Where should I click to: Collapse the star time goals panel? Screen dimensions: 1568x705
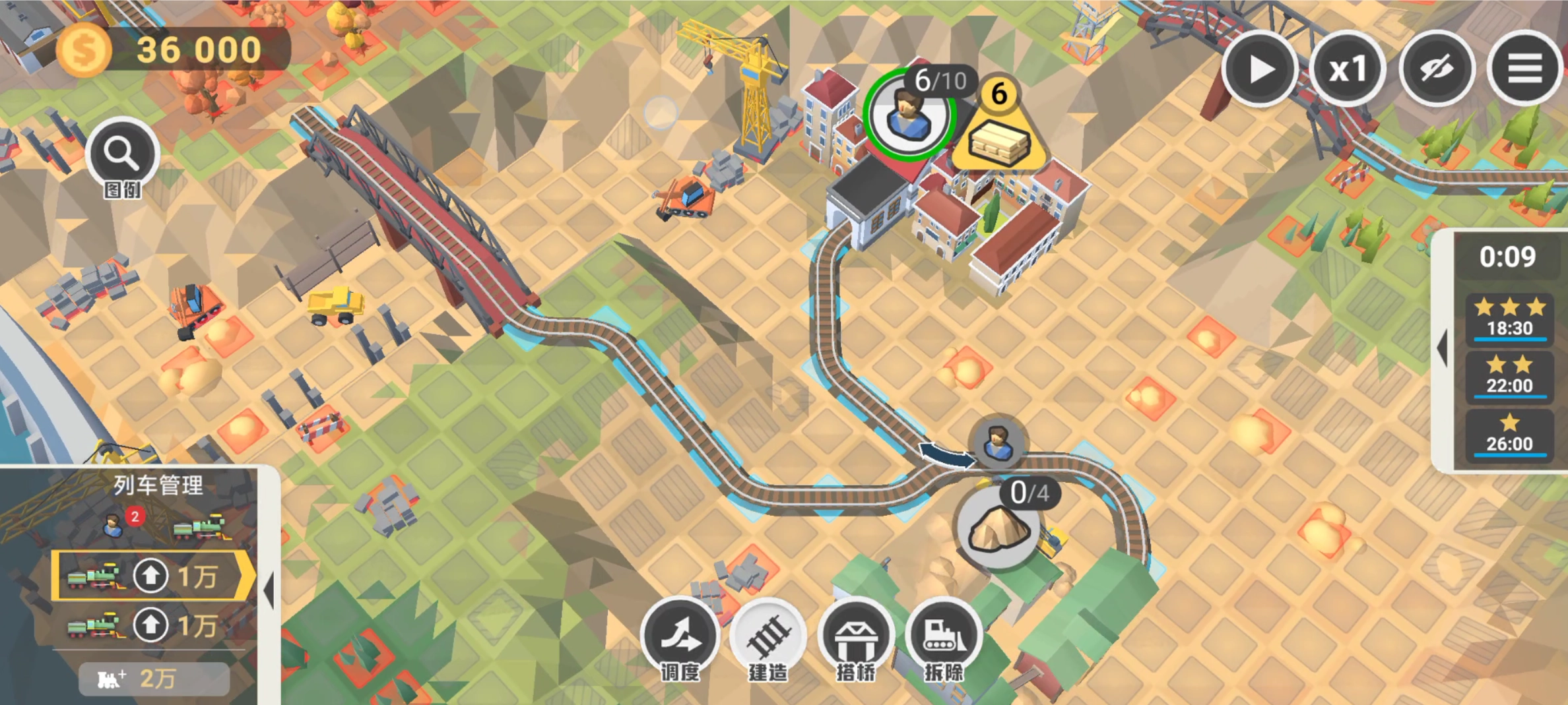(1443, 348)
